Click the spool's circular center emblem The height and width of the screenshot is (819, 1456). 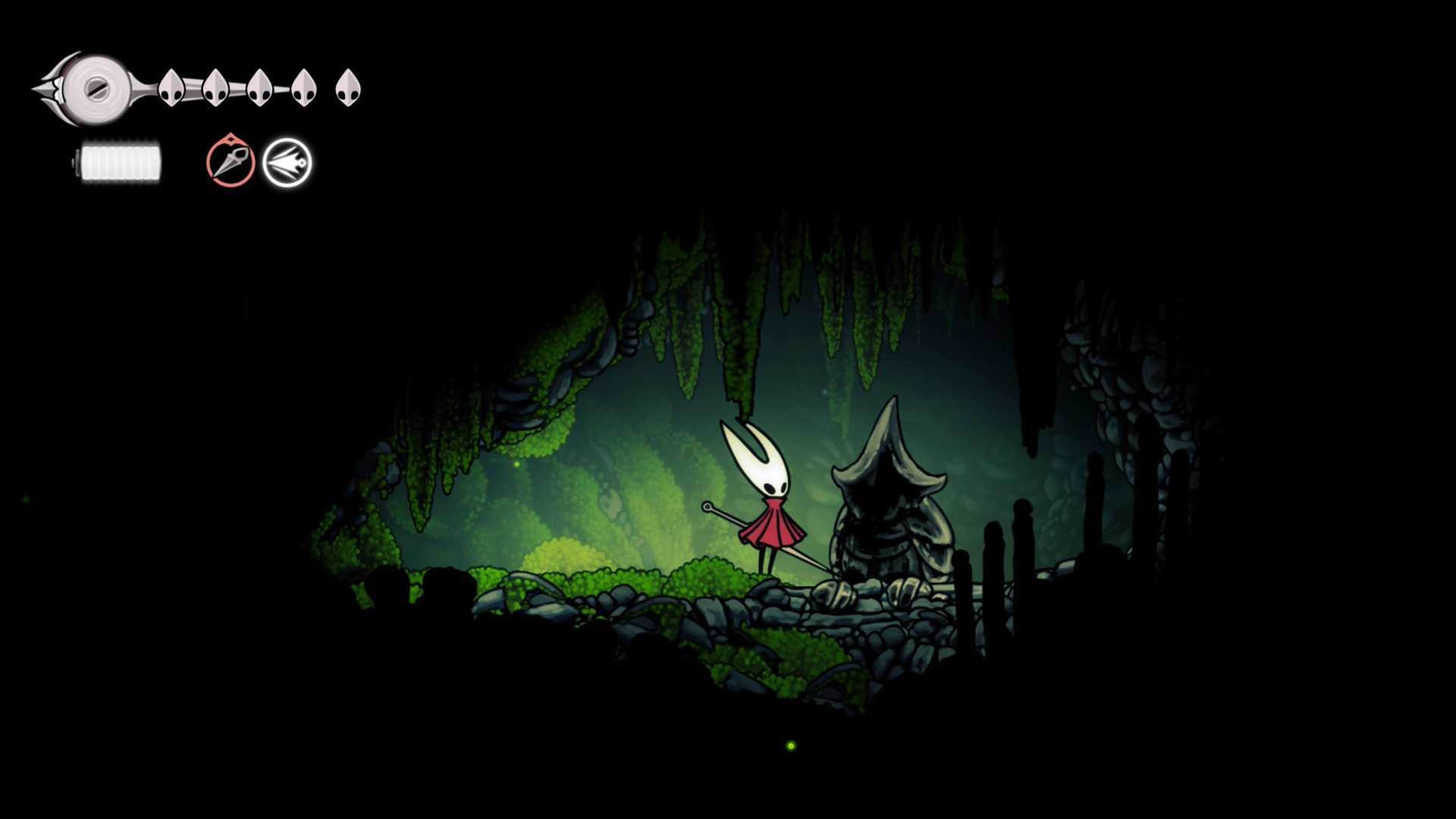[97, 88]
